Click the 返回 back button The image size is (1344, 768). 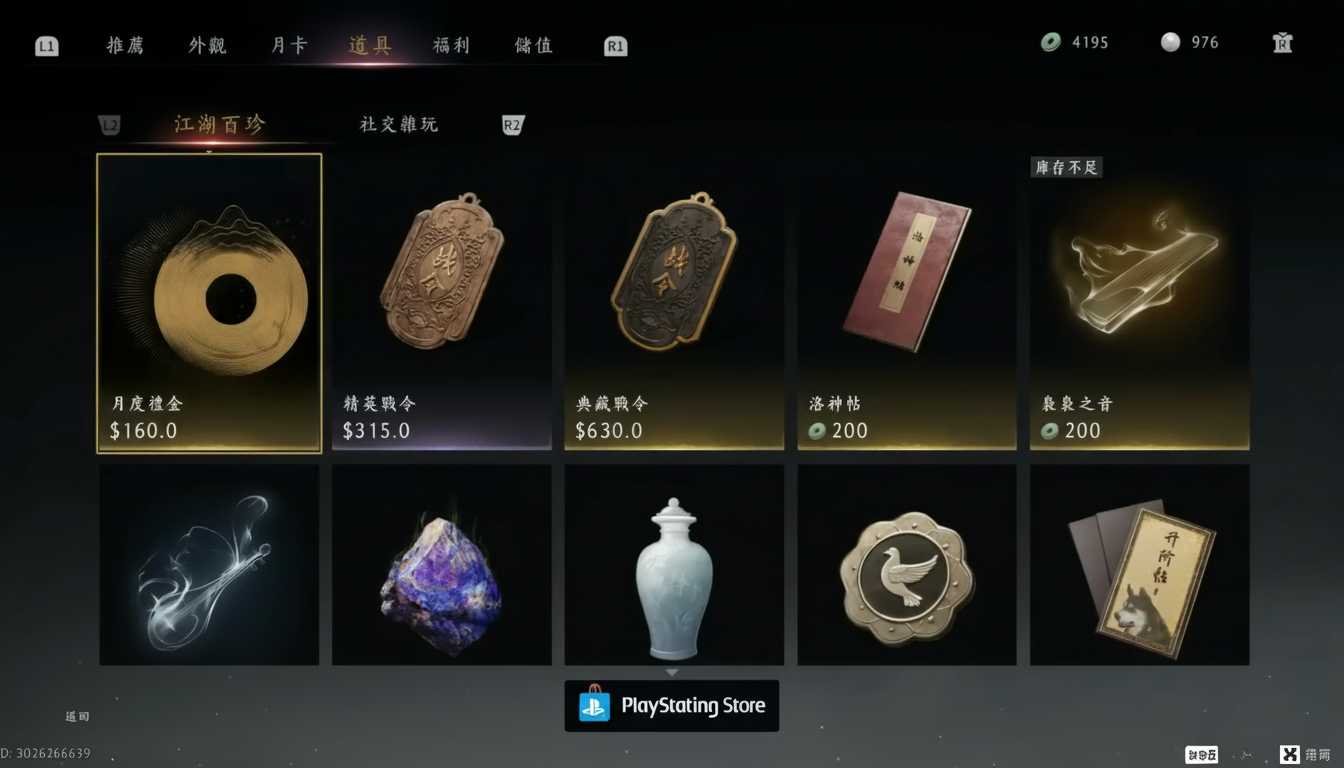(x=79, y=716)
